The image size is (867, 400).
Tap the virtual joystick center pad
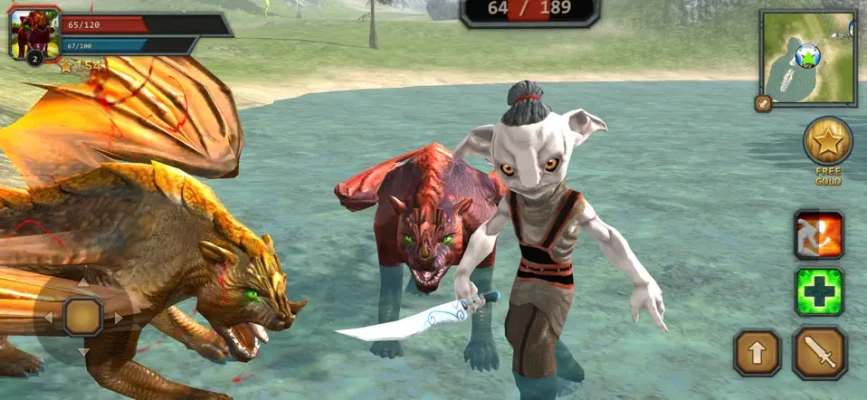pos(83,317)
